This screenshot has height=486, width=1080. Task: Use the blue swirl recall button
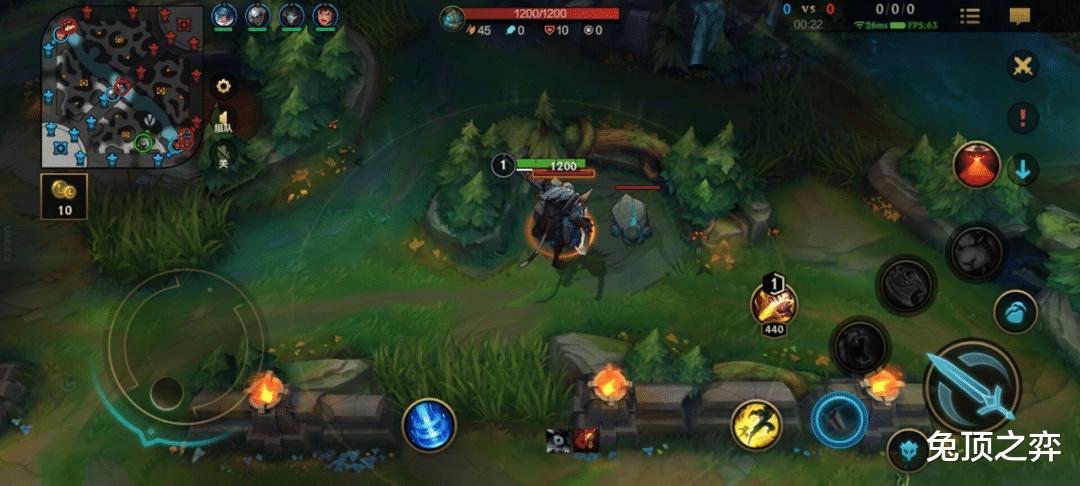[430, 424]
